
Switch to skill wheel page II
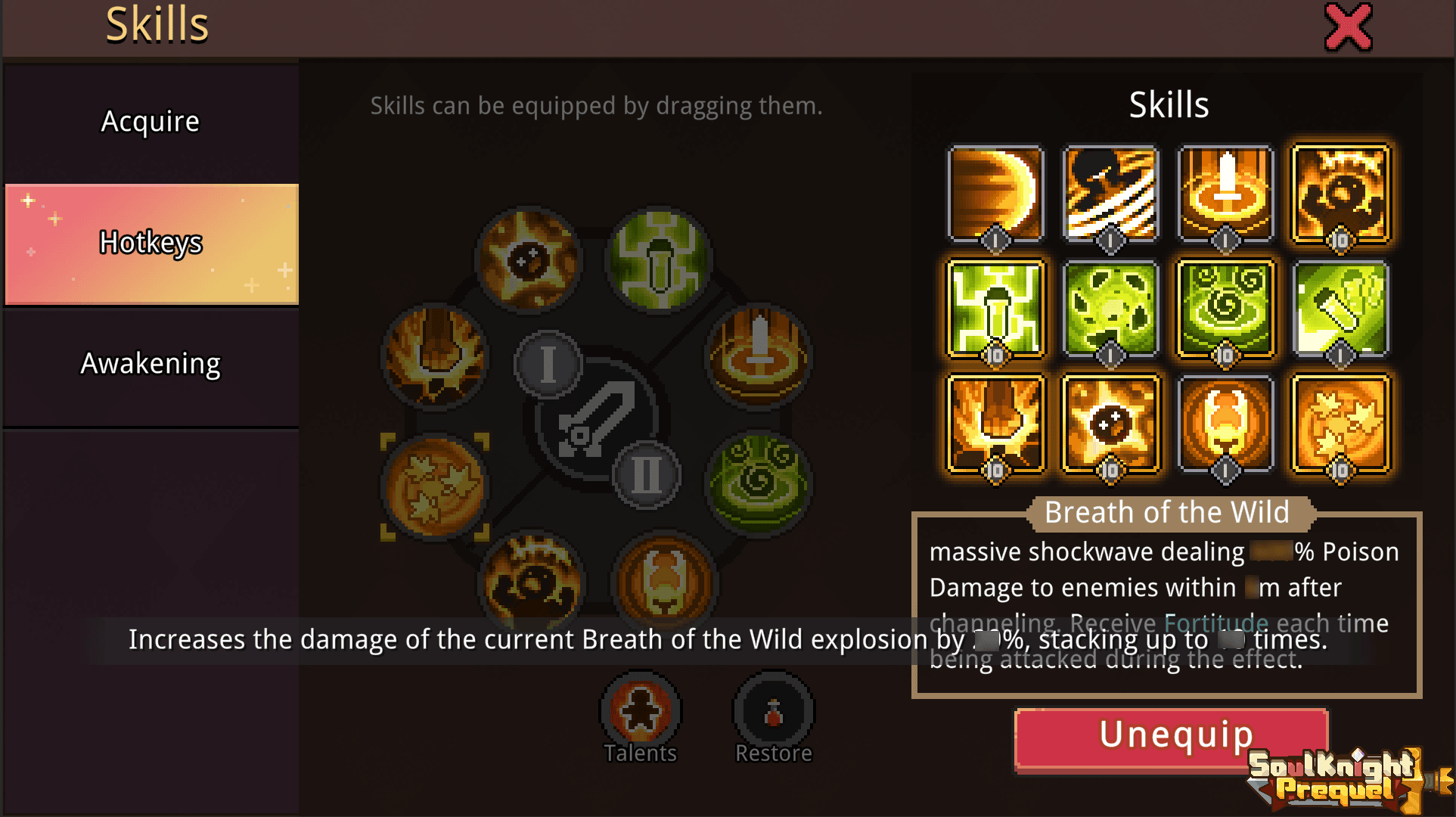646,475
